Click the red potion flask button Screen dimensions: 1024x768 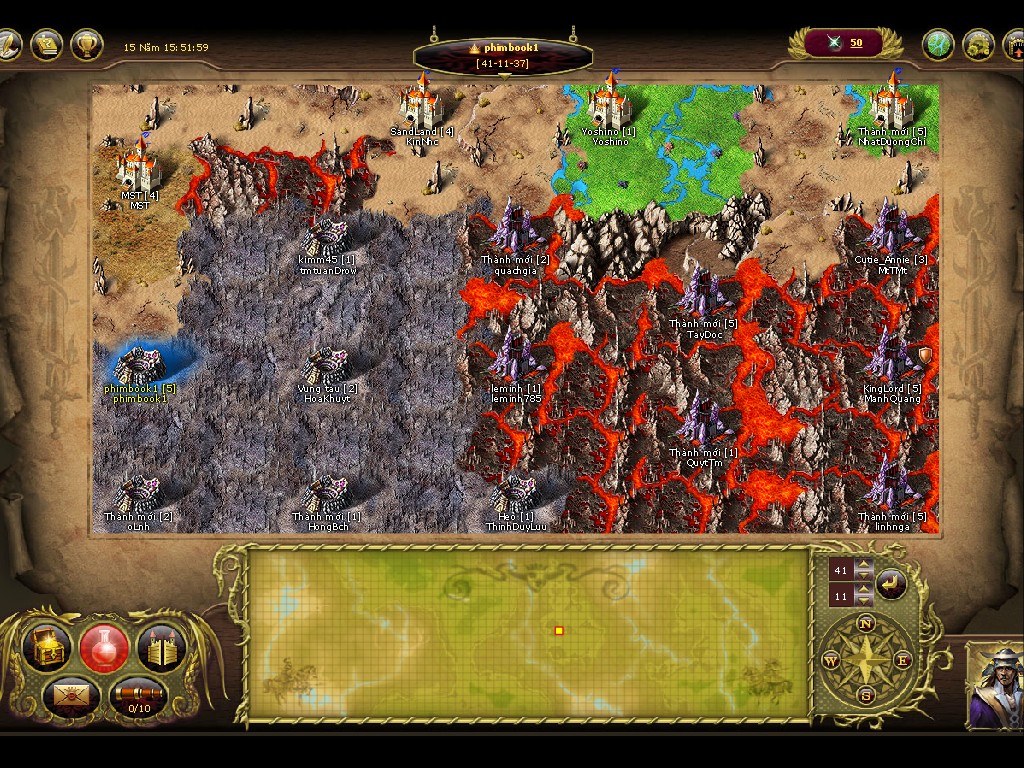tap(104, 646)
